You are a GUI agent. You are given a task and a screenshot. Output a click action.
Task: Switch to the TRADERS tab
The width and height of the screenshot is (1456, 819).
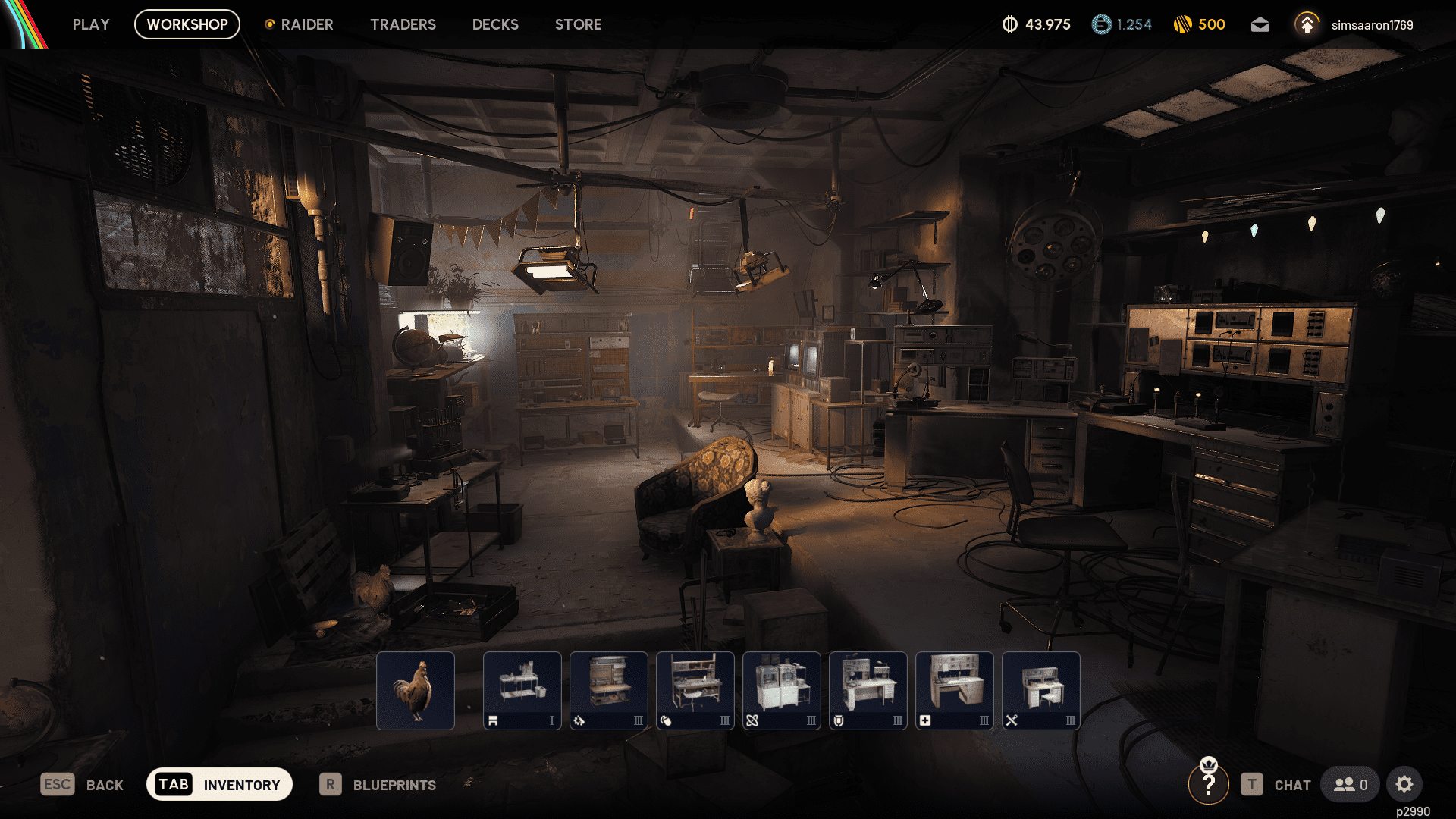tap(403, 24)
